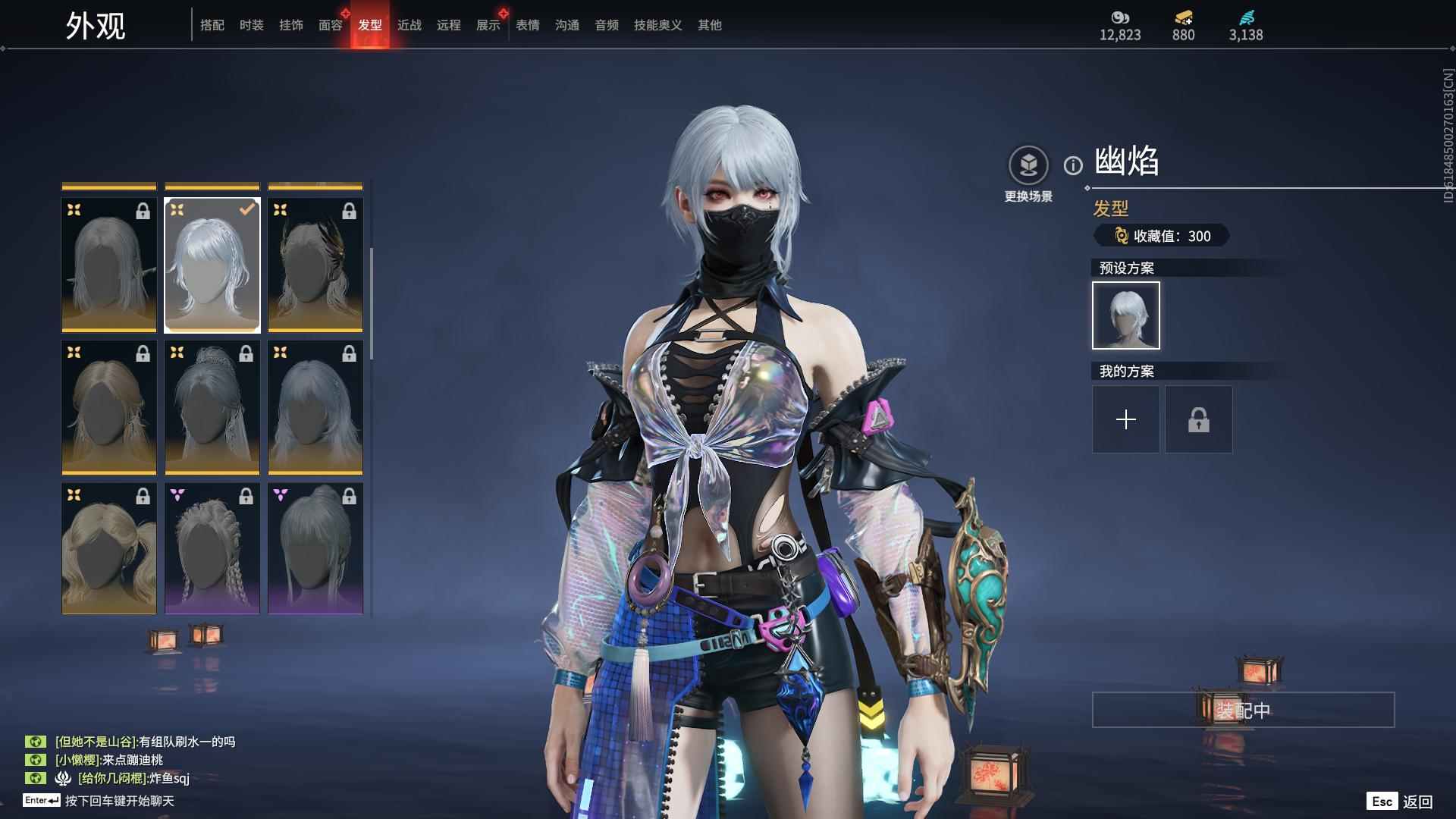Open the 近战 melee tab
This screenshot has height=819, width=1456.
coord(409,25)
